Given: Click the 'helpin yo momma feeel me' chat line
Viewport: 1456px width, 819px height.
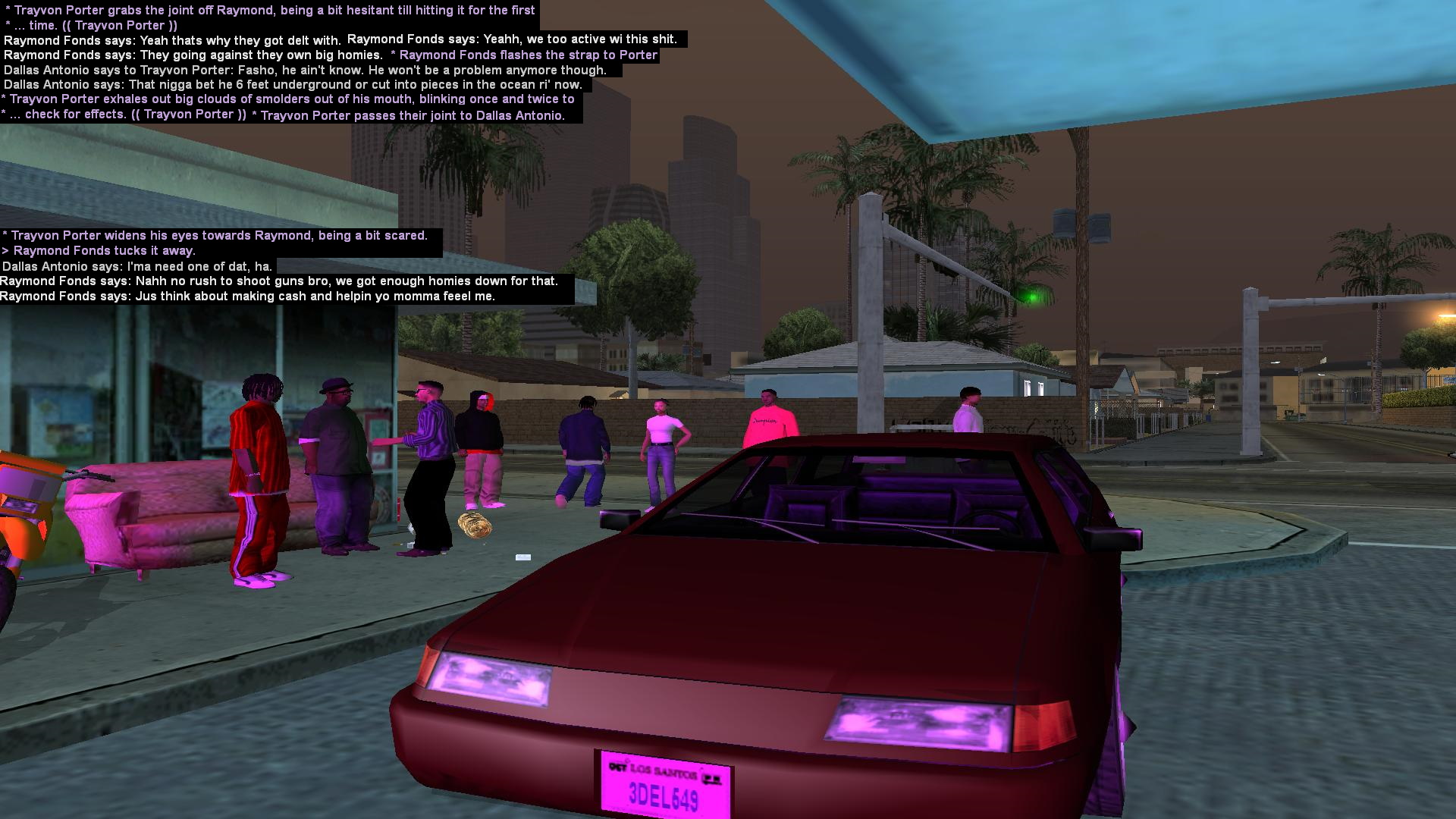Looking at the screenshot, I should coord(246,296).
